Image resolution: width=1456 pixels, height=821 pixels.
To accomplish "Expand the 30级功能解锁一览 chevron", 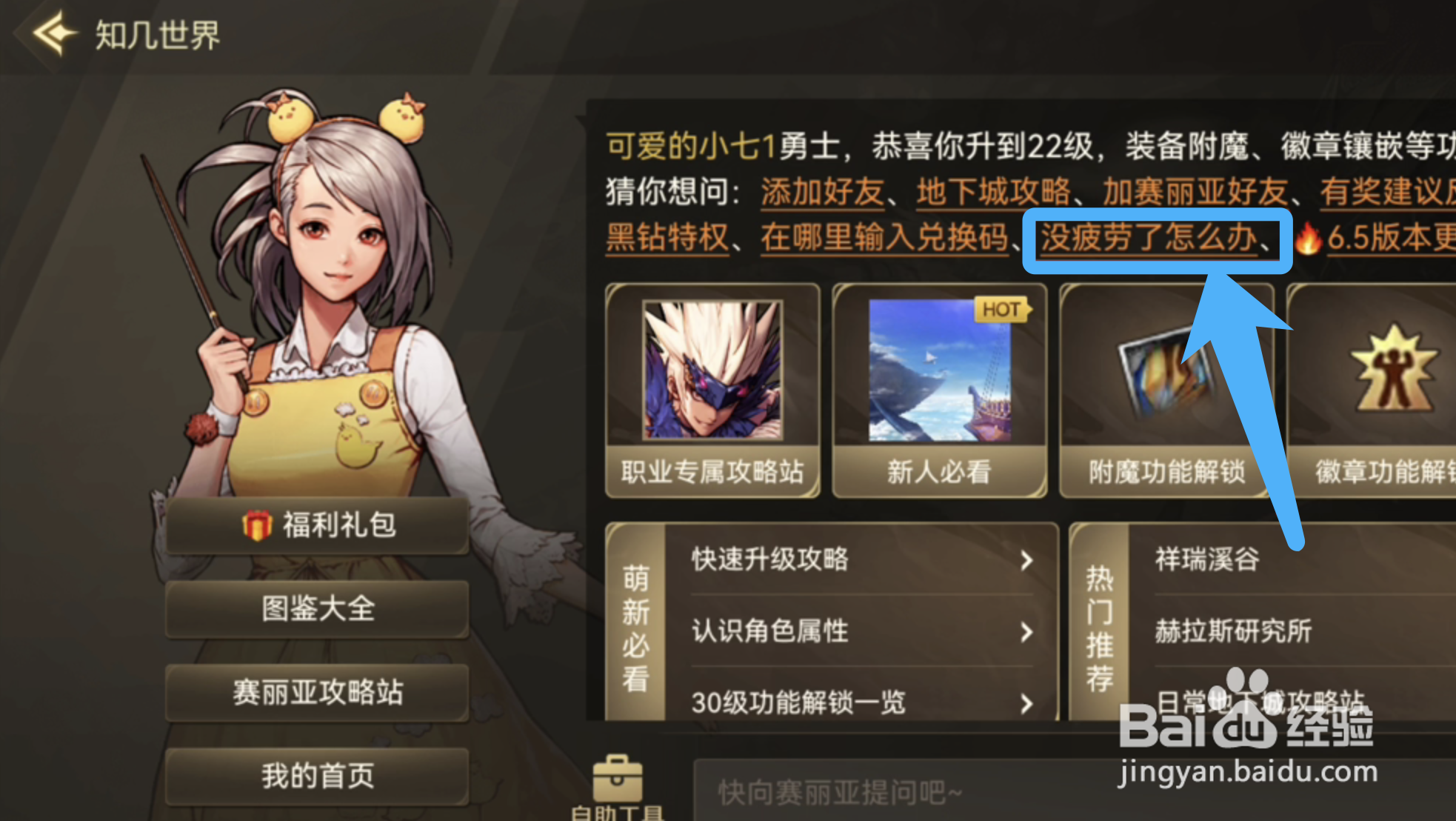I will pyautogui.click(x=1025, y=702).
